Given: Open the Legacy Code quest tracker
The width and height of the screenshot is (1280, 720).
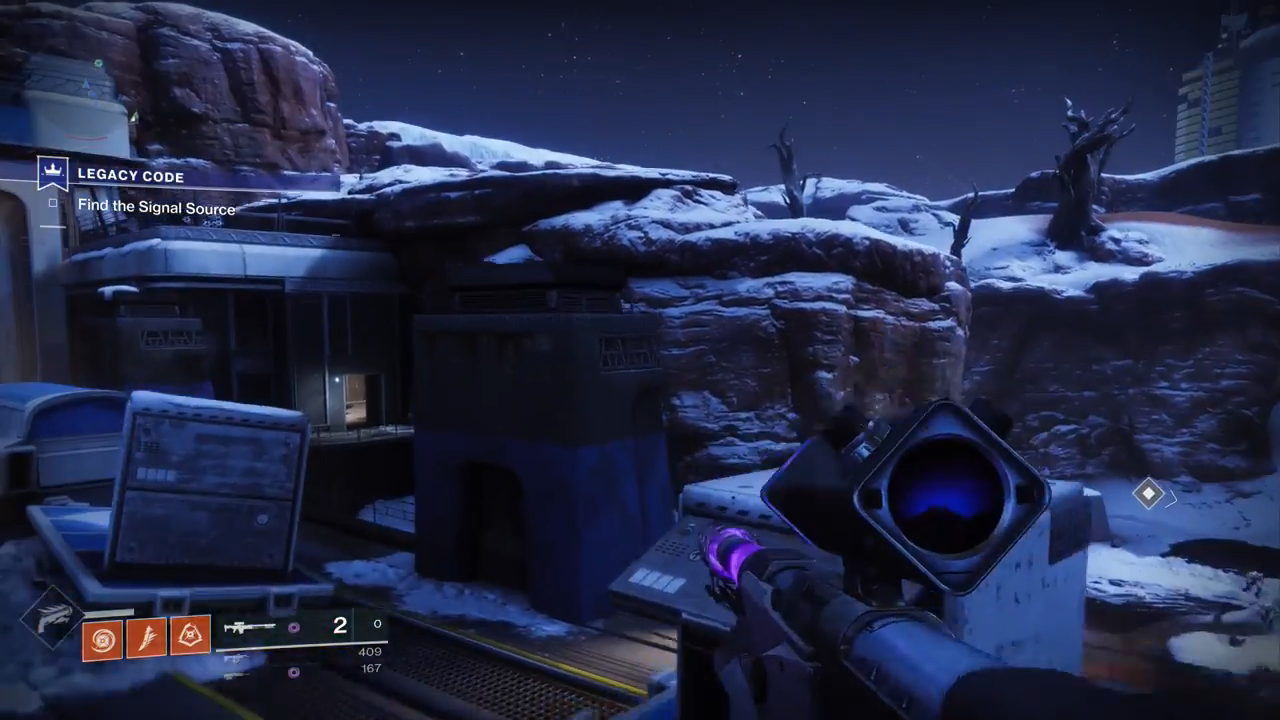Looking at the screenshot, I should pos(130,176).
